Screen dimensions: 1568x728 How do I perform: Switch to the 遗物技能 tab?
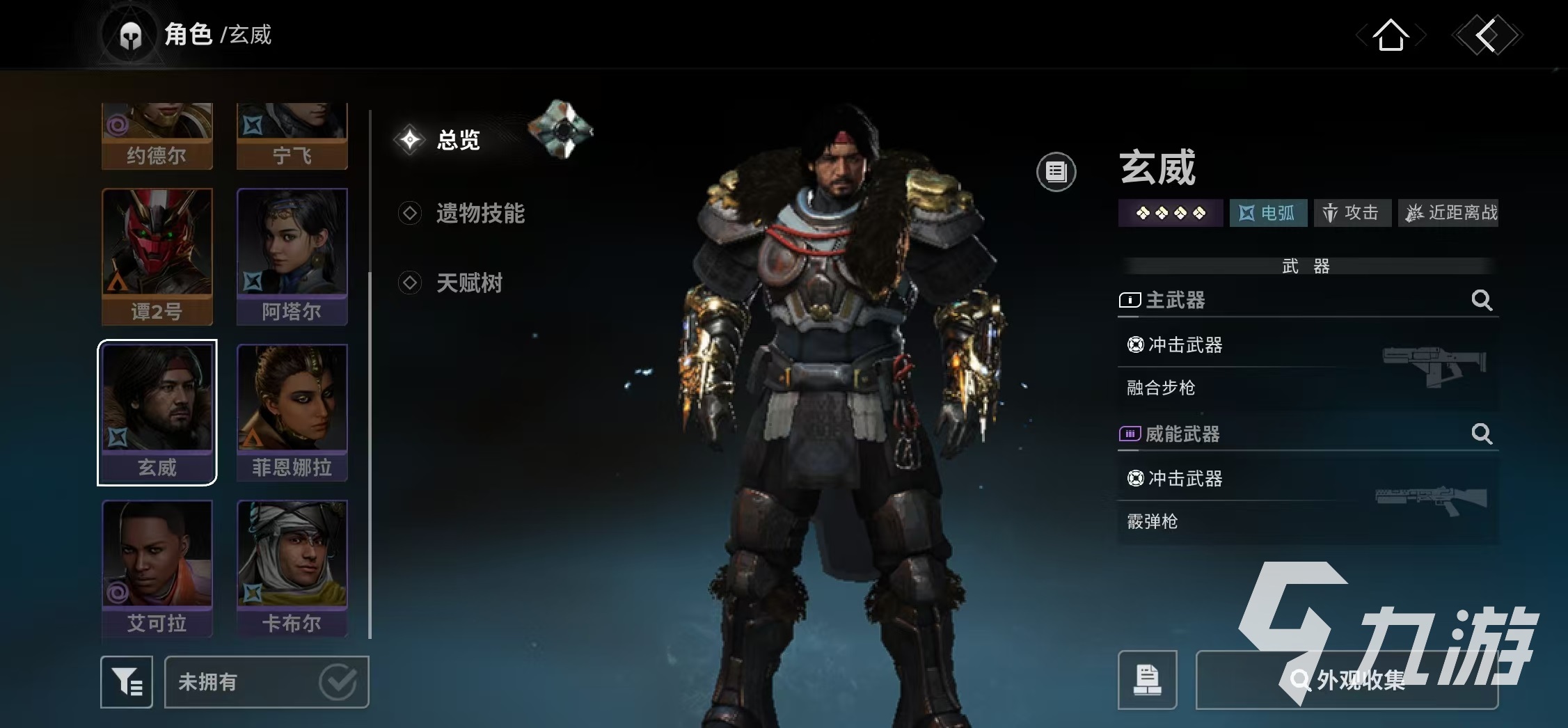pos(480,214)
